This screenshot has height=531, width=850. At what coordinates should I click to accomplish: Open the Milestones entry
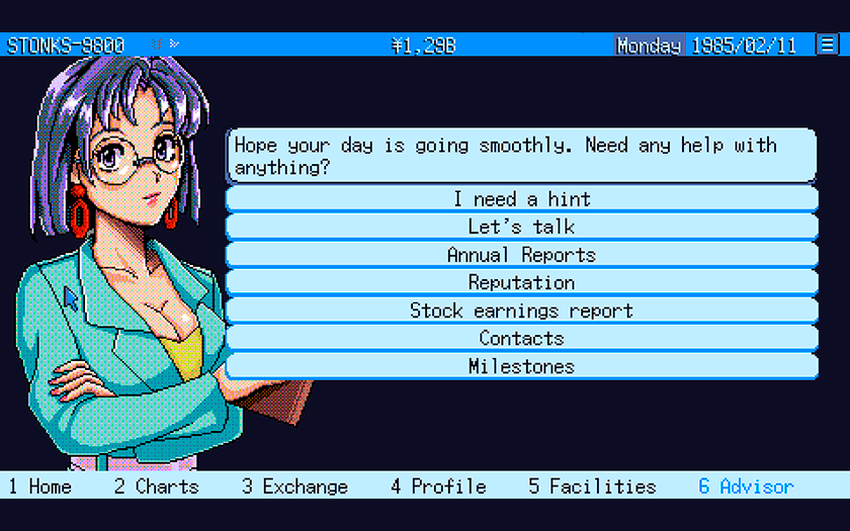(x=521, y=367)
